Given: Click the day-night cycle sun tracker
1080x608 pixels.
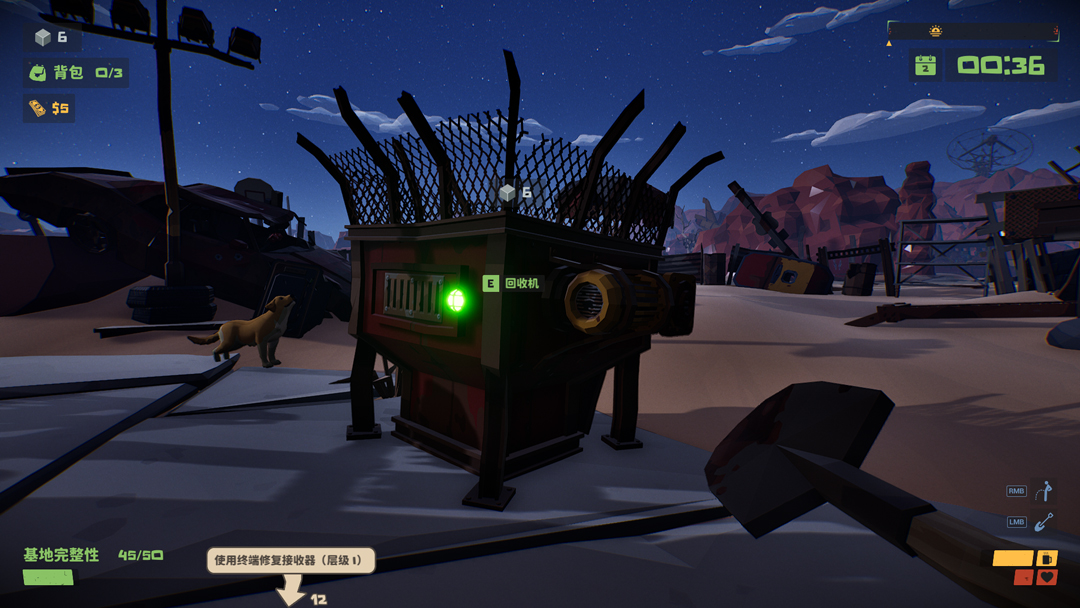Looking at the screenshot, I should coord(936,32).
